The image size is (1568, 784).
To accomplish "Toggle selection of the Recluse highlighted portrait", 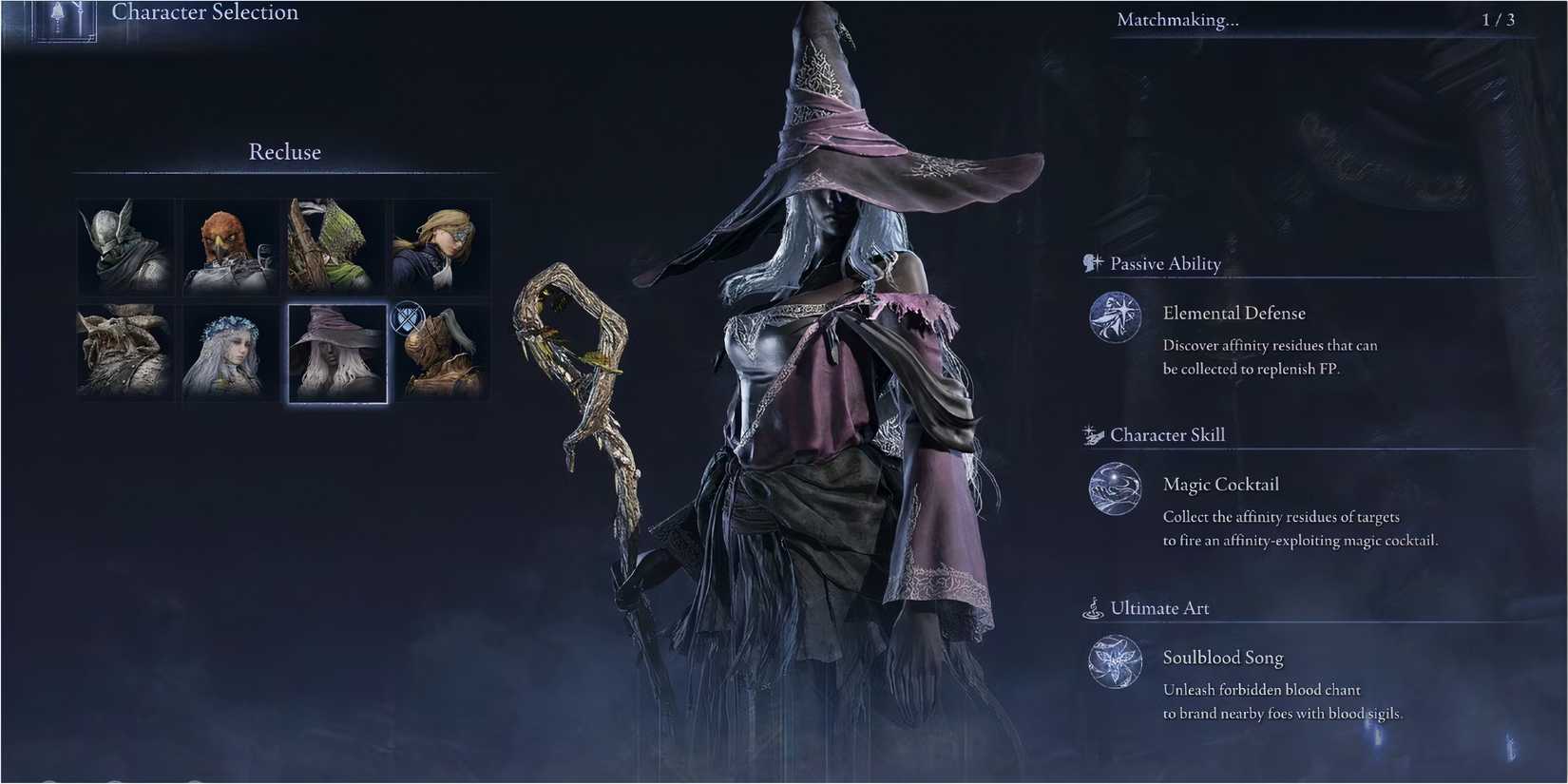I will 336,352.
